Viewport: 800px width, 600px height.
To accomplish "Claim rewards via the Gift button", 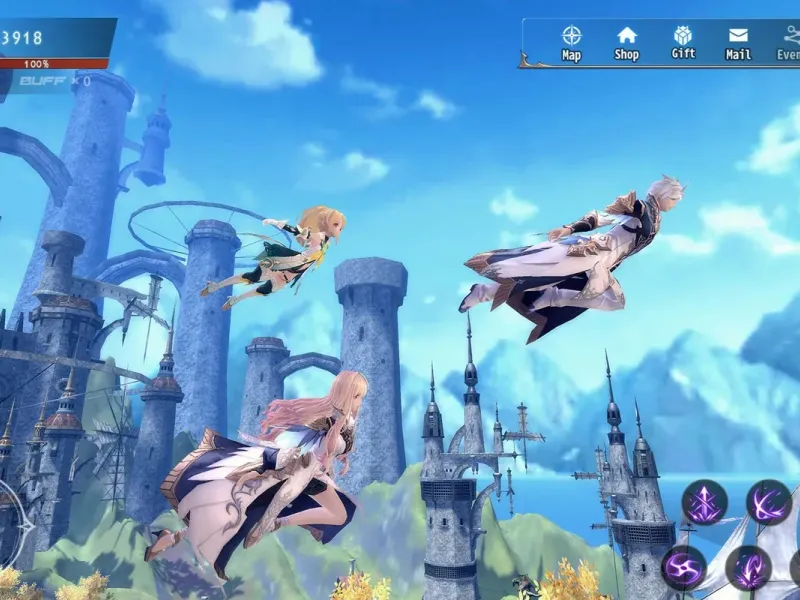I will click(683, 42).
